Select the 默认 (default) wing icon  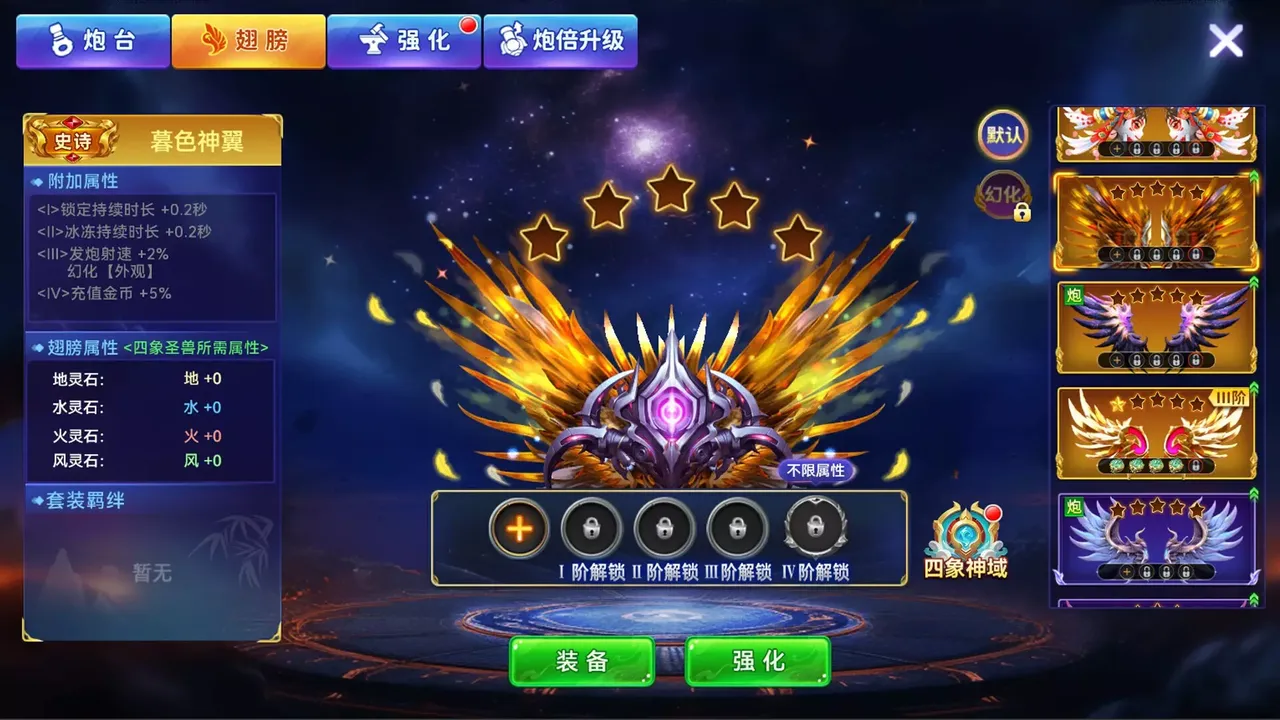pyautogui.click(x=1001, y=135)
